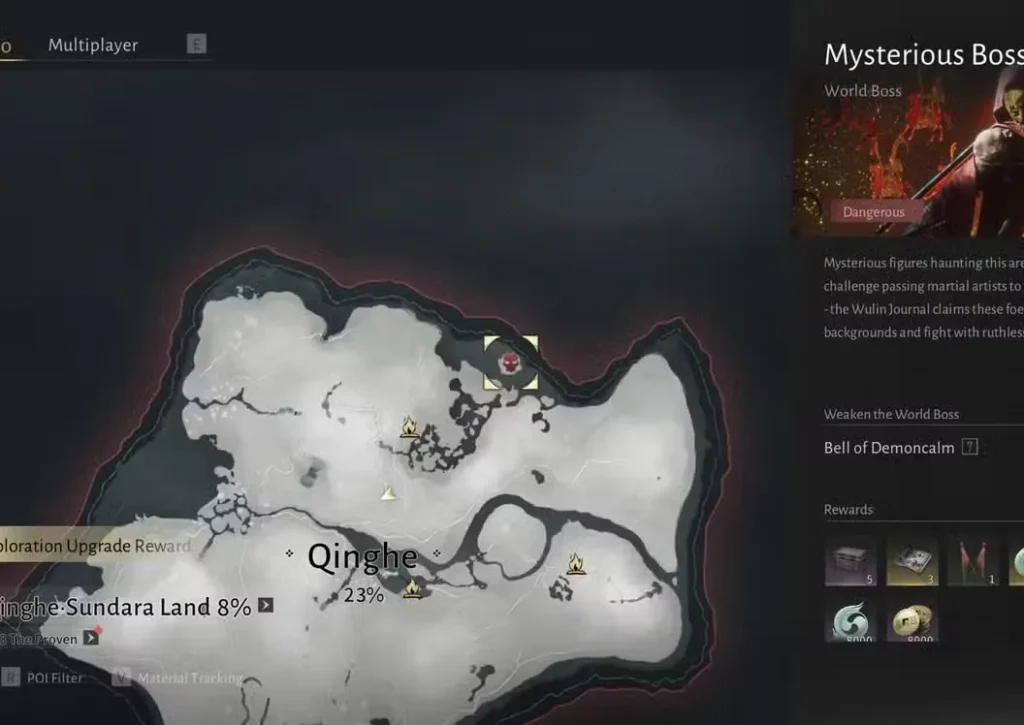The image size is (1024, 725).
Task: Open Material Tracking
Action: pyautogui.click(x=189, y=678)
